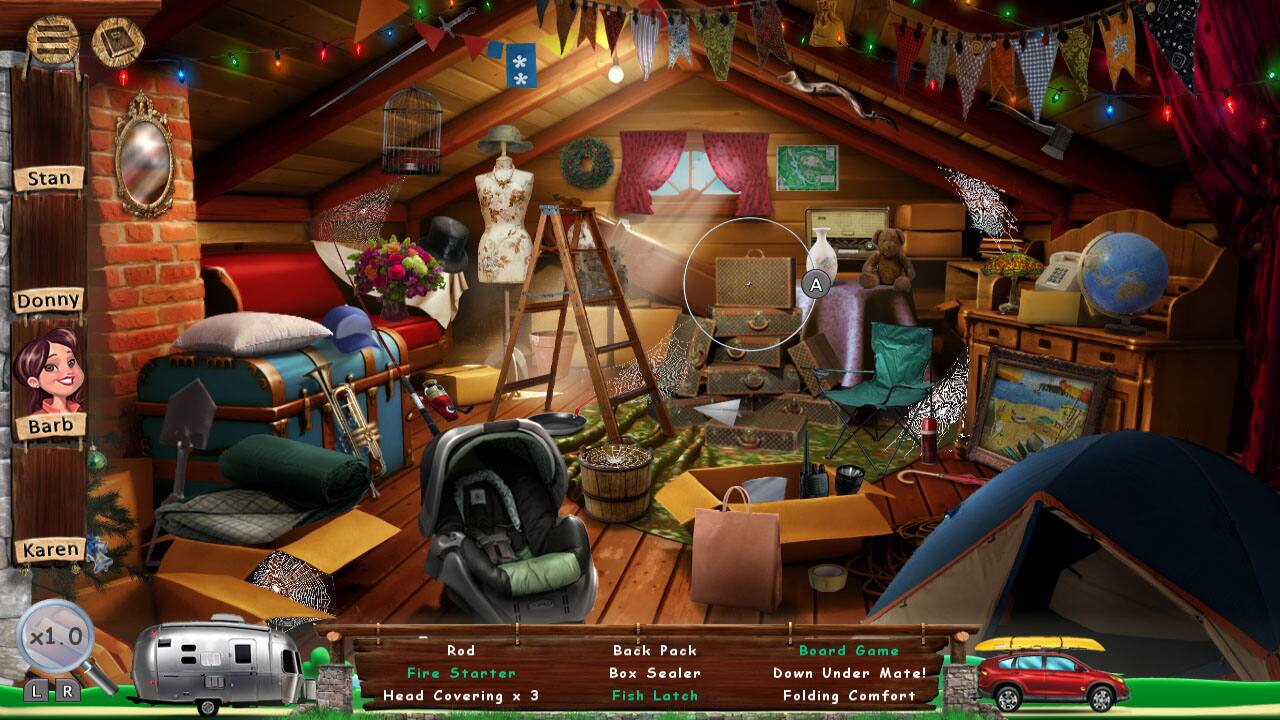Expand Donny's character panel

[x=48, y=299]
